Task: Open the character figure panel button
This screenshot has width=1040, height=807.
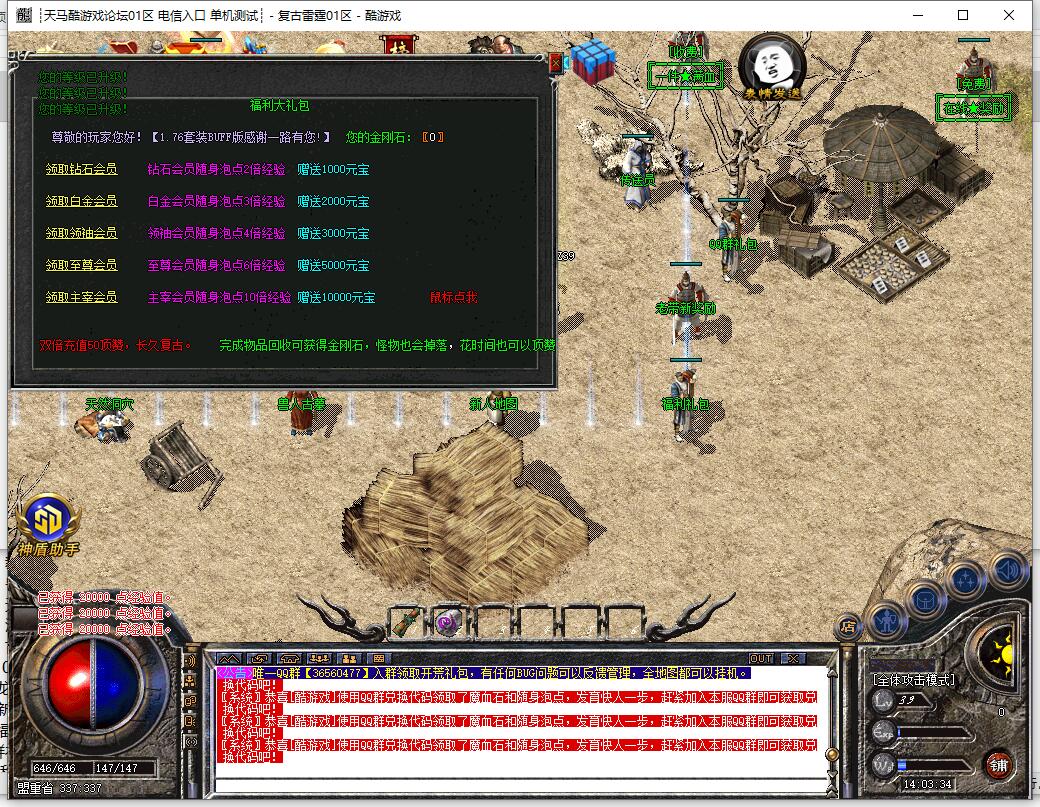Action: pyautogui.click(x=886, y=622)
